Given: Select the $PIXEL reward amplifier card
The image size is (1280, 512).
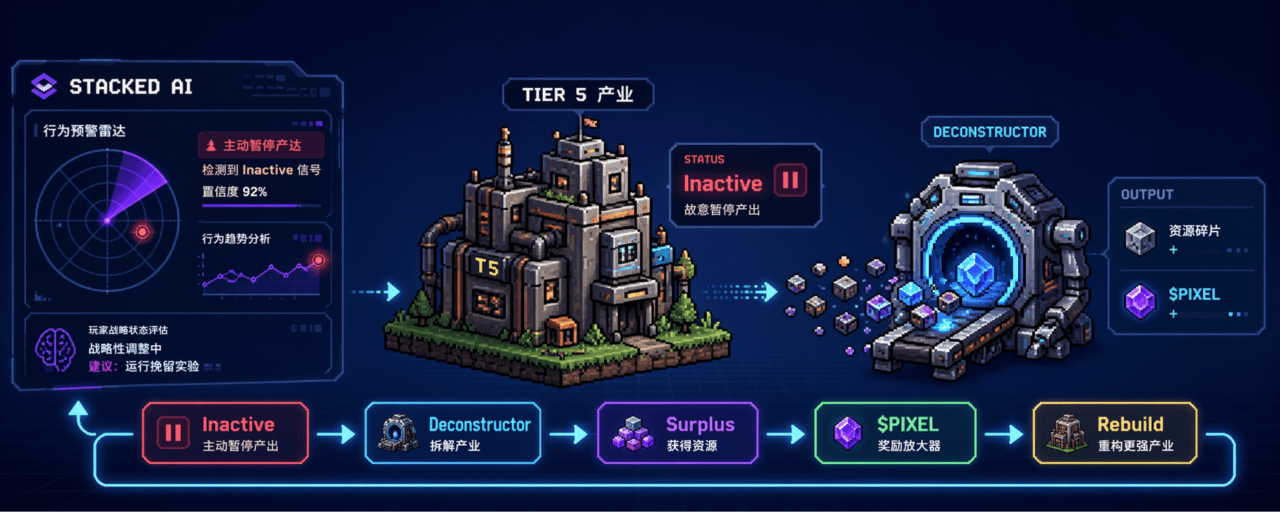Looking at the screenshot, I should pyautogui.click(x=894, y=433).
